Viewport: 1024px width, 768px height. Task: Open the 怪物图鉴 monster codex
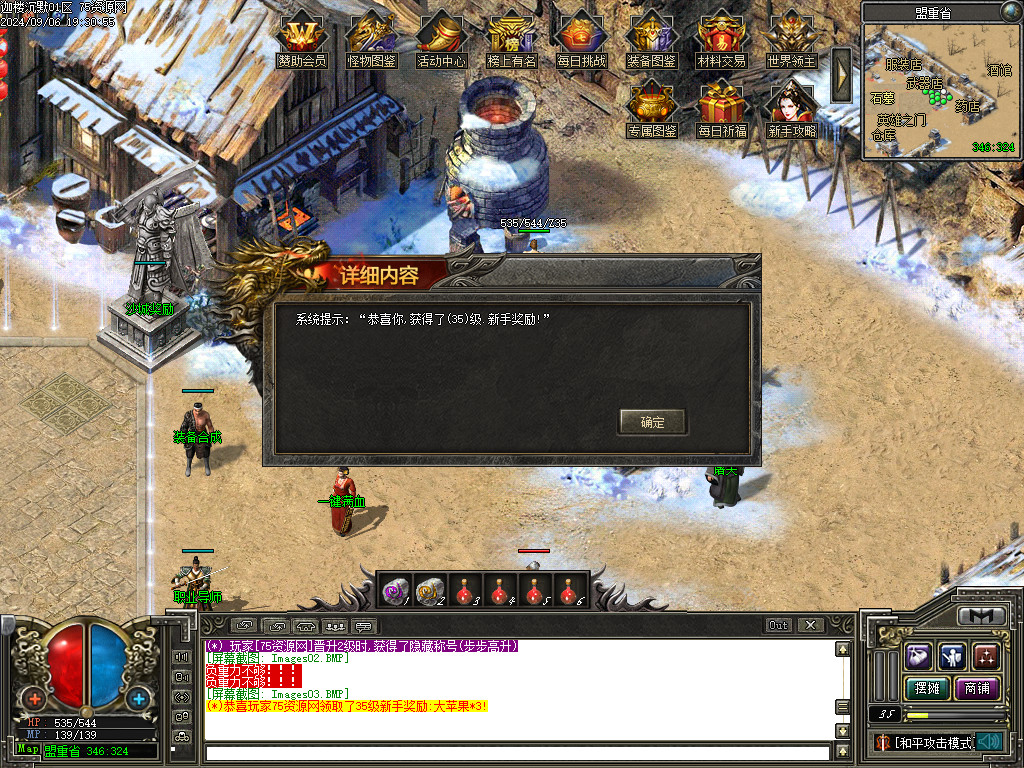click(x=372, y=40)
